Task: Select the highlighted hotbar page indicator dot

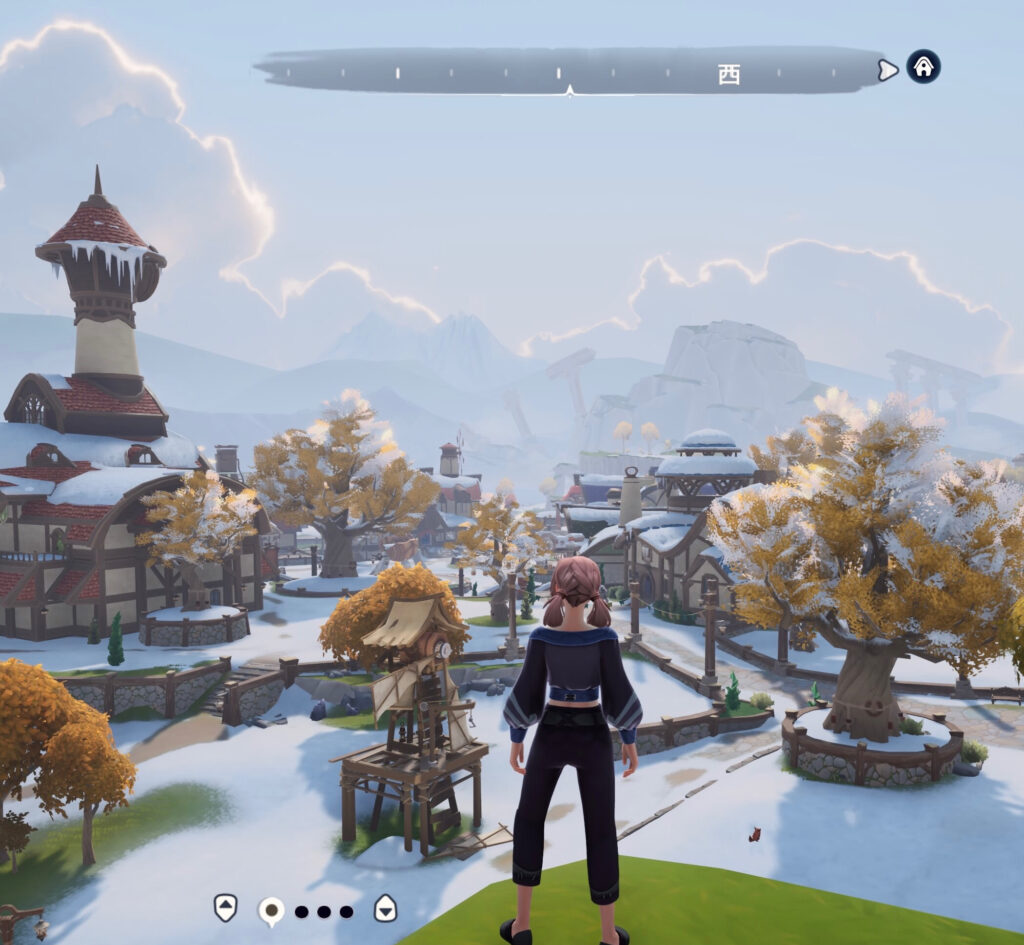Action: pos(270,910)
